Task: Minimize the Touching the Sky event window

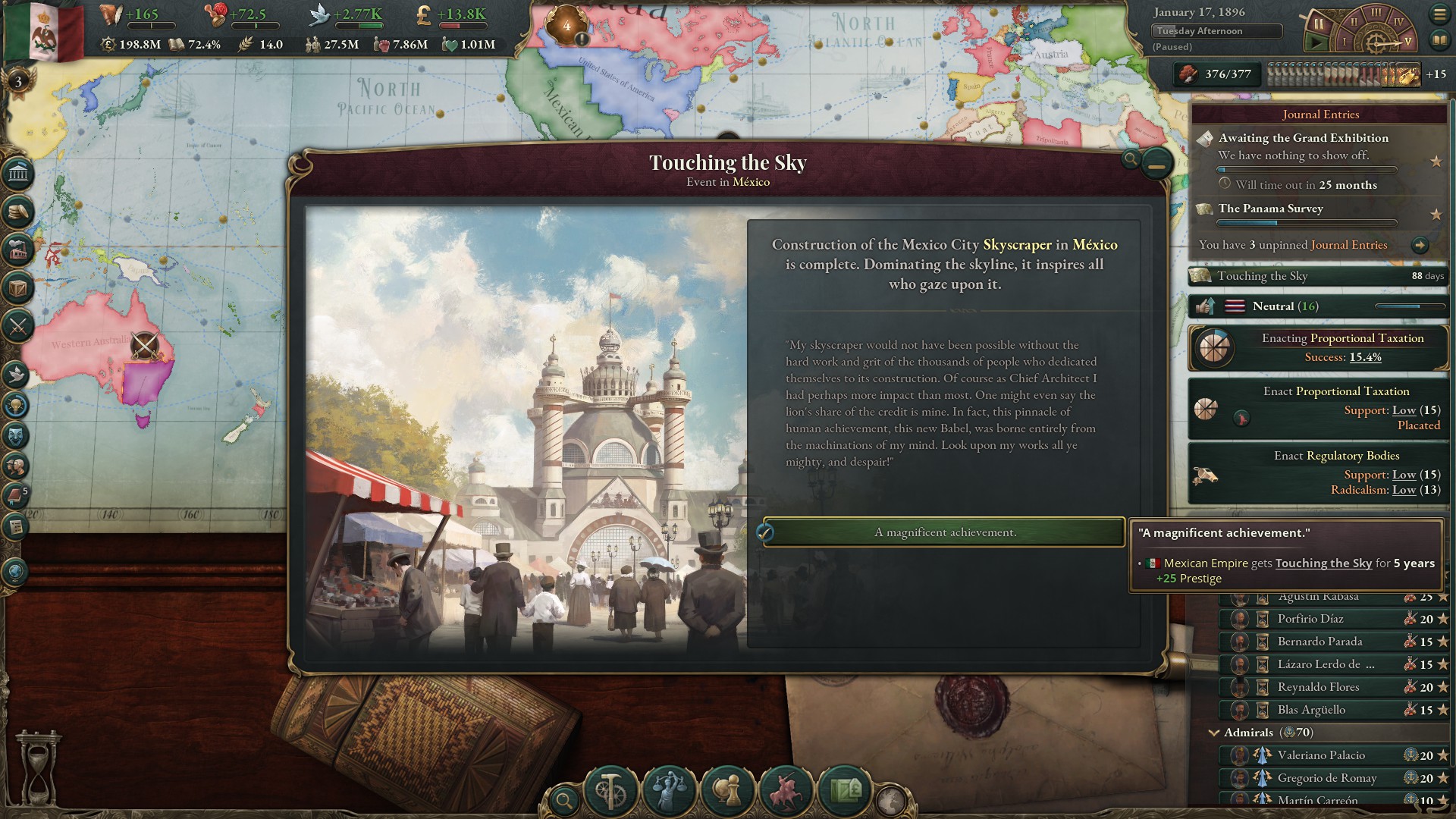Action: pos(1156,162)
